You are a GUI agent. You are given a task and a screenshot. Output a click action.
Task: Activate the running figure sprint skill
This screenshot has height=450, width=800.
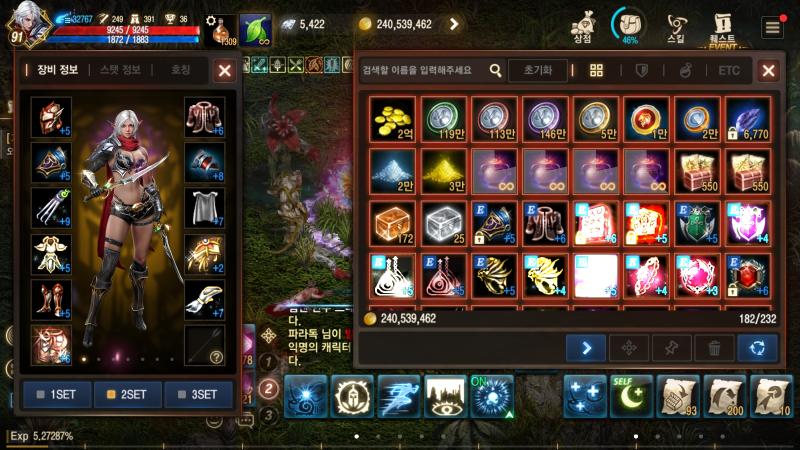pyautogui.click(x=400, y=396)
